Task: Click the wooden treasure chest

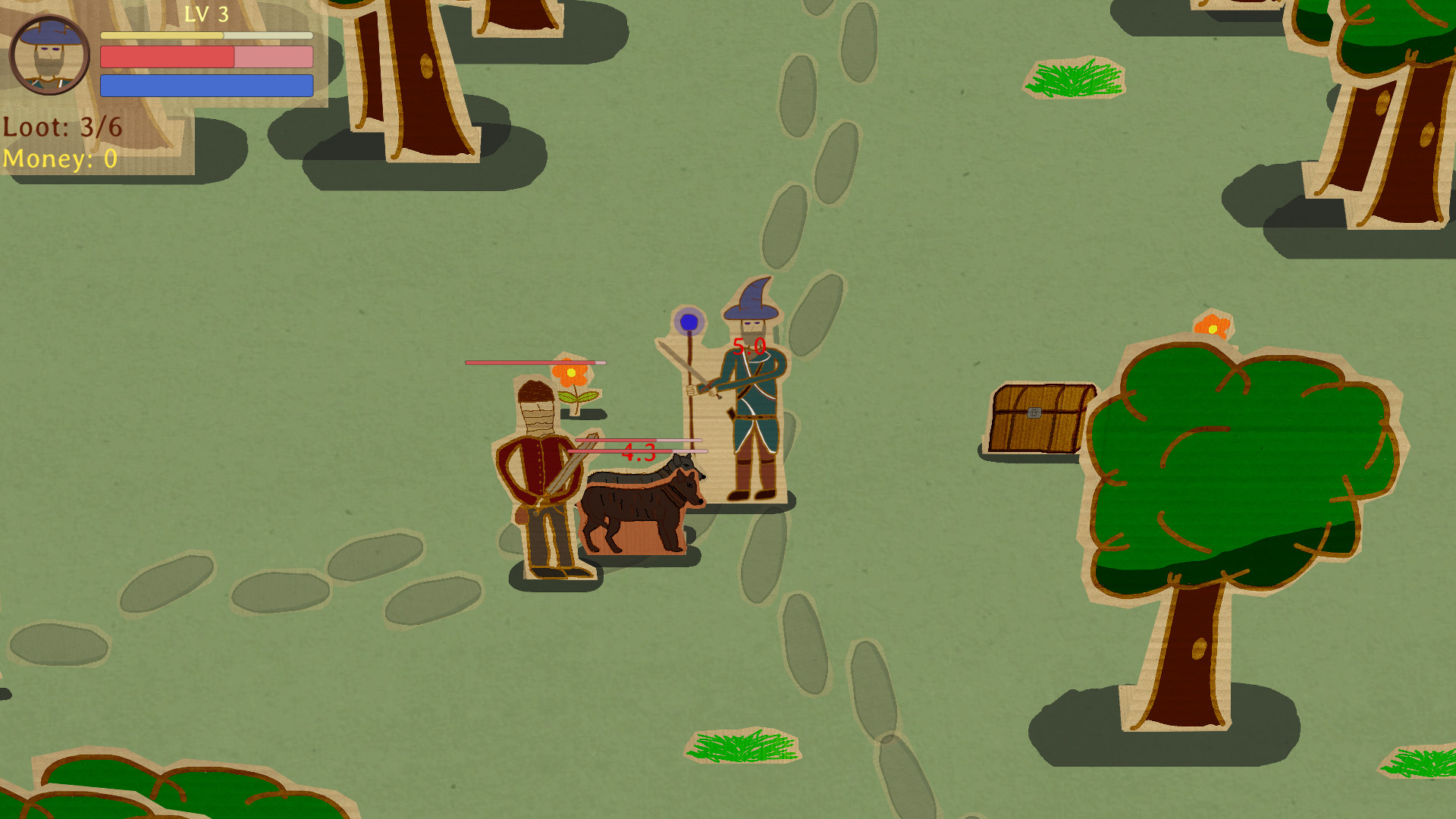Action: (x=1036, y=416)
